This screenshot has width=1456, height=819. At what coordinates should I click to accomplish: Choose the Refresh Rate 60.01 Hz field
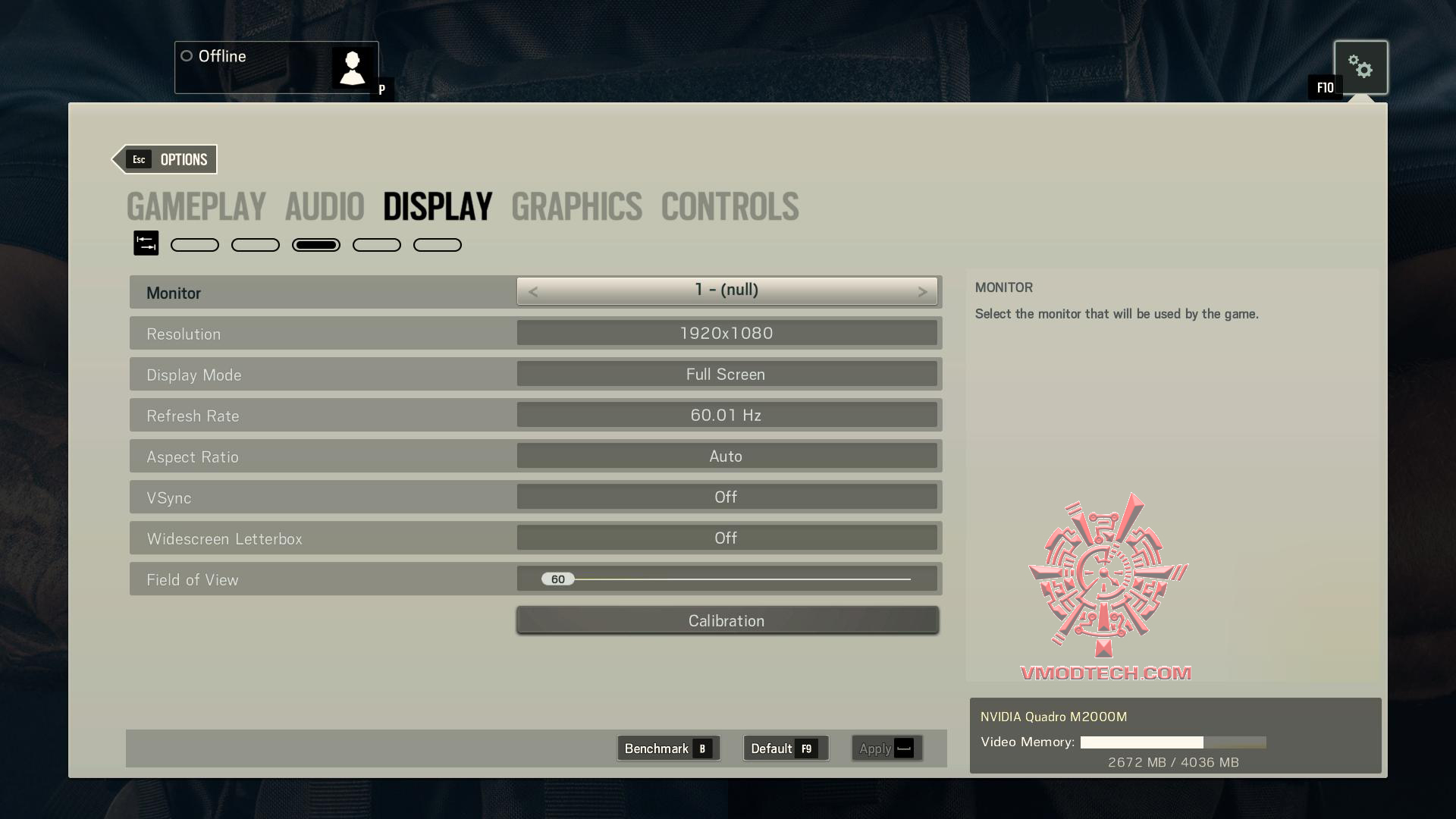coord(726,415)
